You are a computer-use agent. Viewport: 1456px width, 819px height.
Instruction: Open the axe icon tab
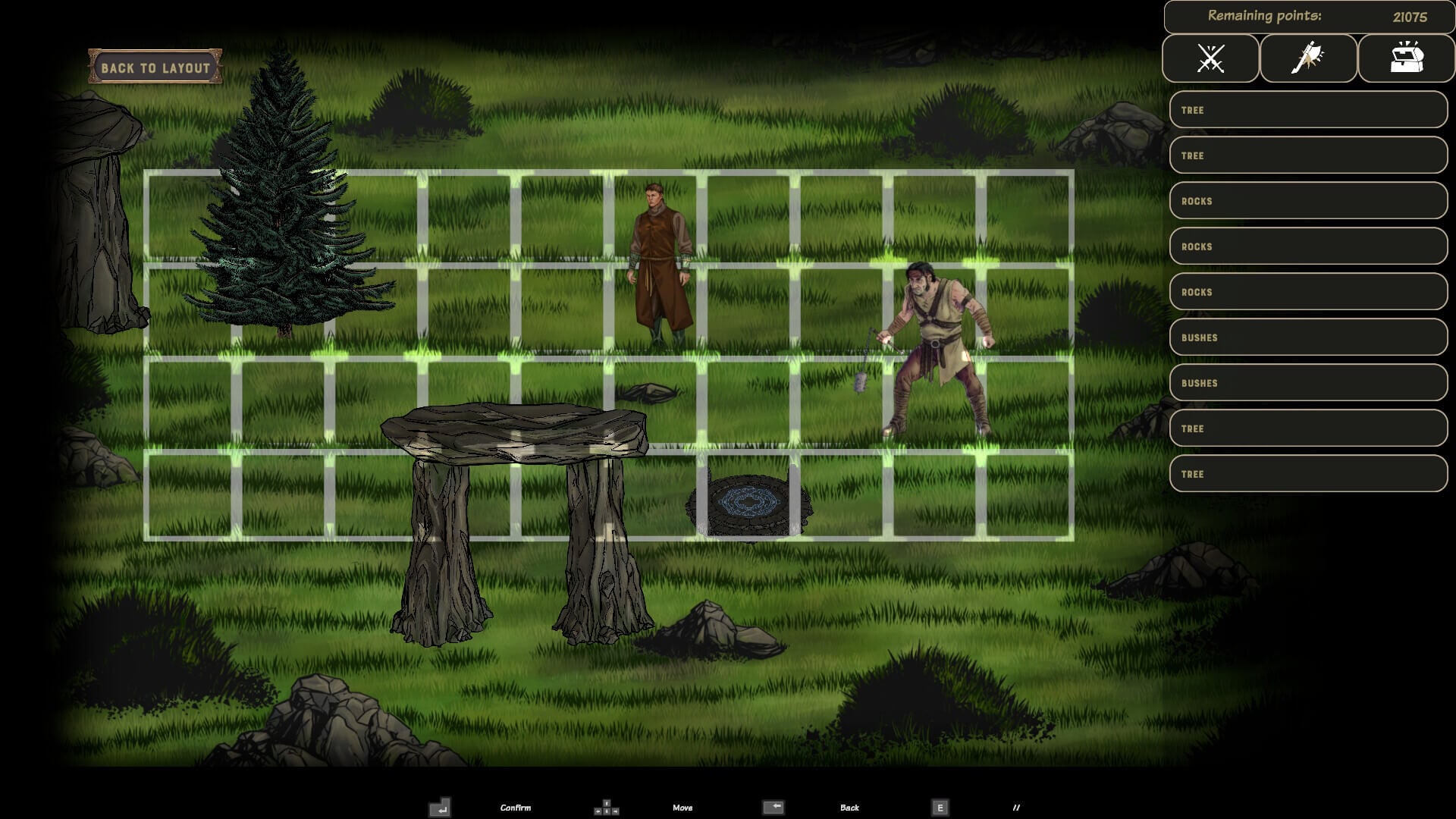(1308, 58)
